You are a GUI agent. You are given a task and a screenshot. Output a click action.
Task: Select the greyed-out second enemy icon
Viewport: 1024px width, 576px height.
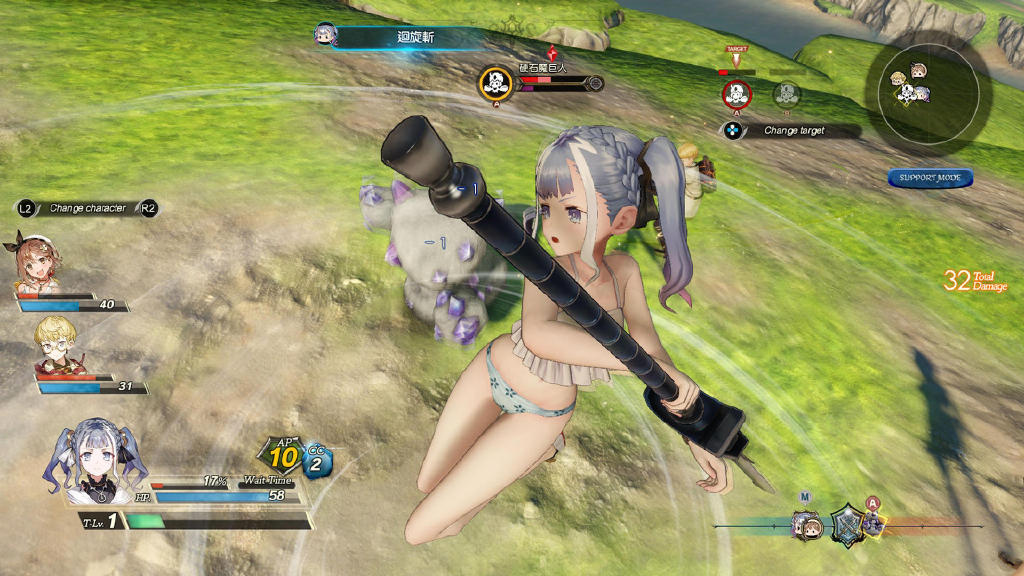[787, 94]
